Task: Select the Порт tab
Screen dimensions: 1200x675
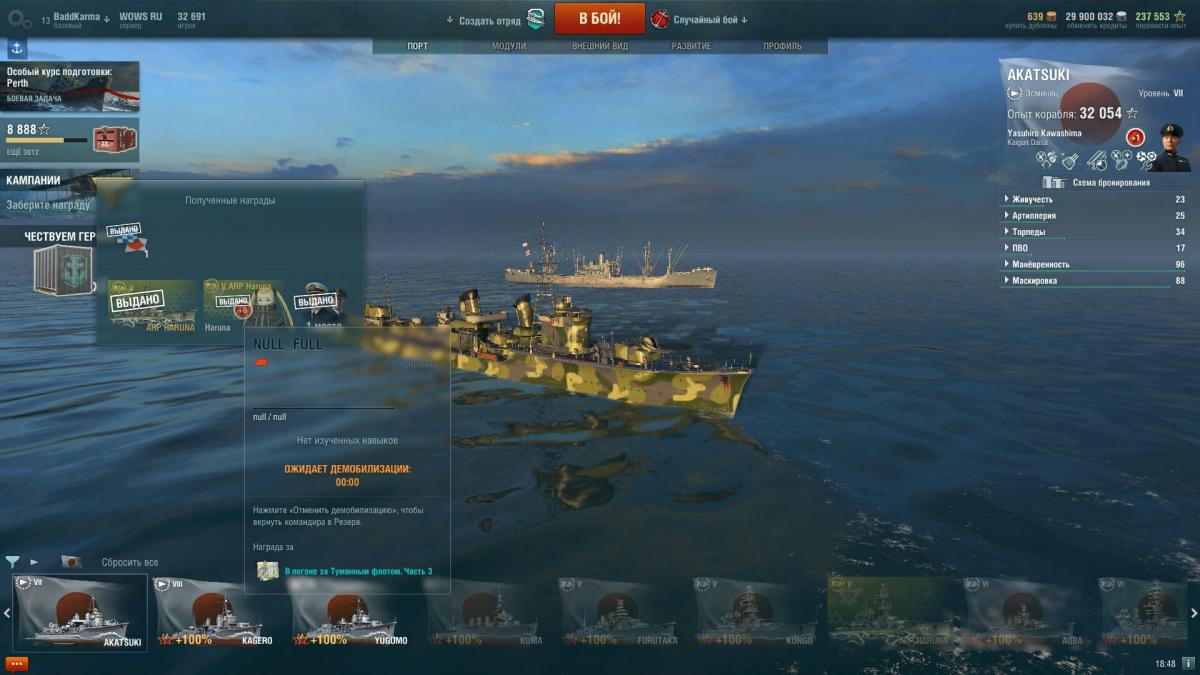Action: [418, 46]
